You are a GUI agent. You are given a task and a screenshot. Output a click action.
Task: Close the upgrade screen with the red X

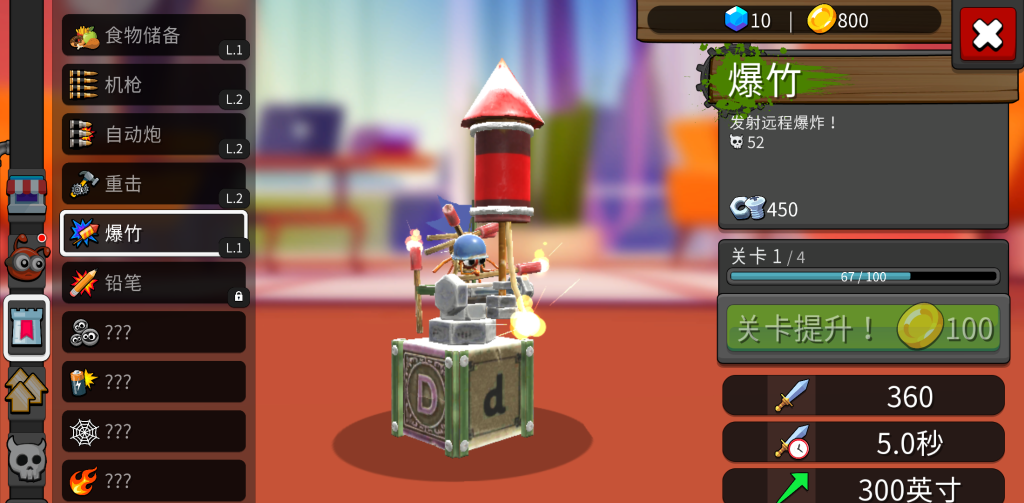click(x=987, y=35)
